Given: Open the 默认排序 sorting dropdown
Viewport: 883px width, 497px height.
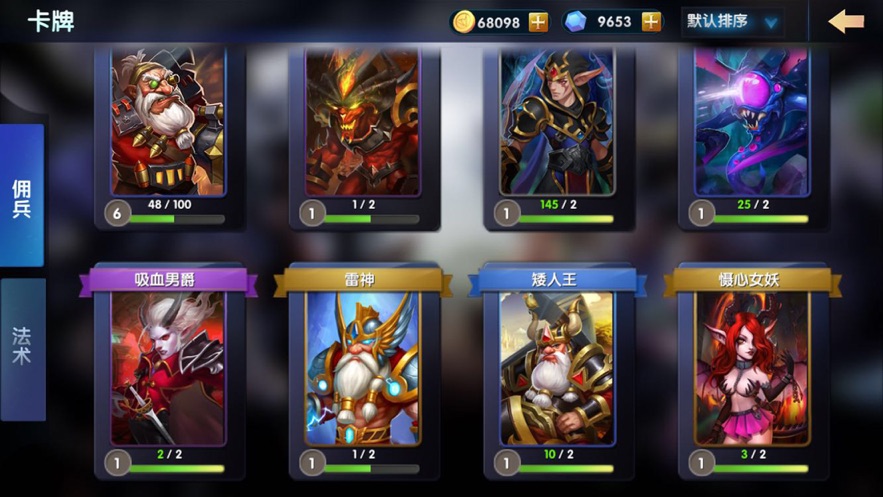Looking at the screenshot, I should [732, 22].
